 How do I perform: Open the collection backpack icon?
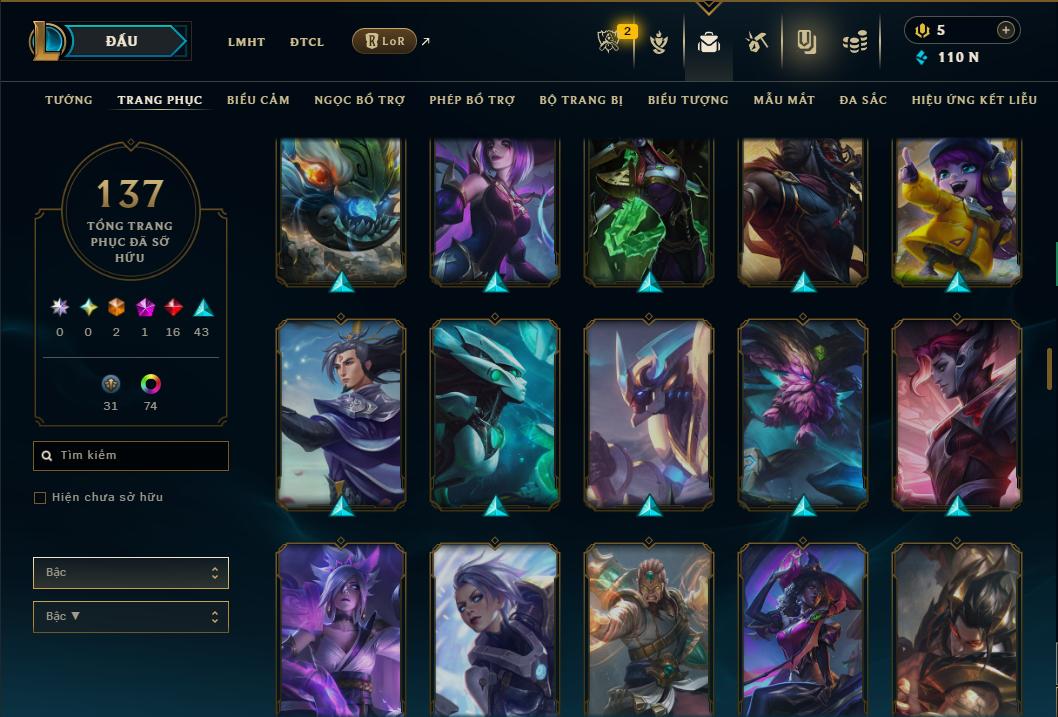pos(709,42)
